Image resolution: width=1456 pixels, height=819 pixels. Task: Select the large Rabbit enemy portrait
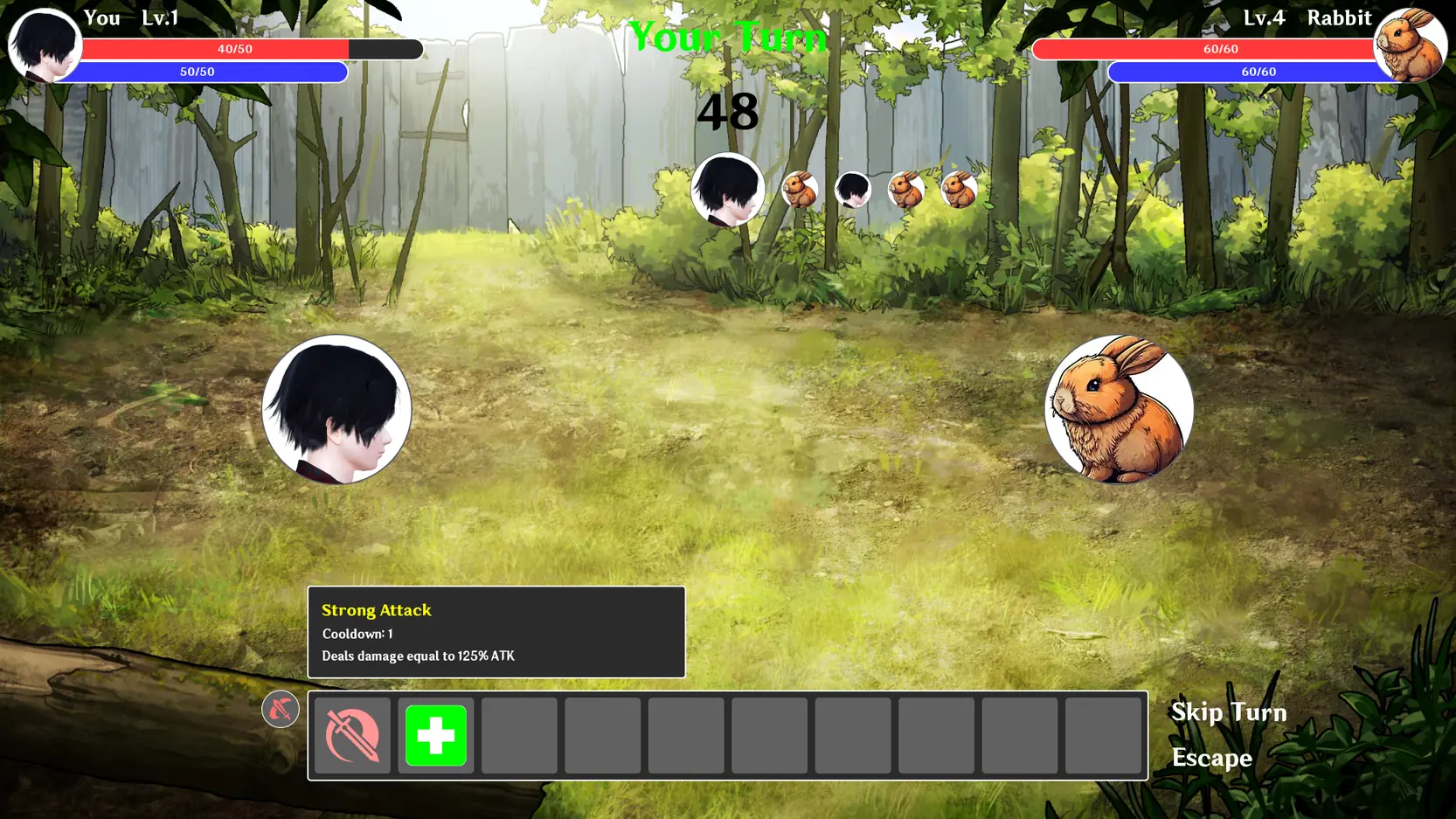[x=1119, y=408]
